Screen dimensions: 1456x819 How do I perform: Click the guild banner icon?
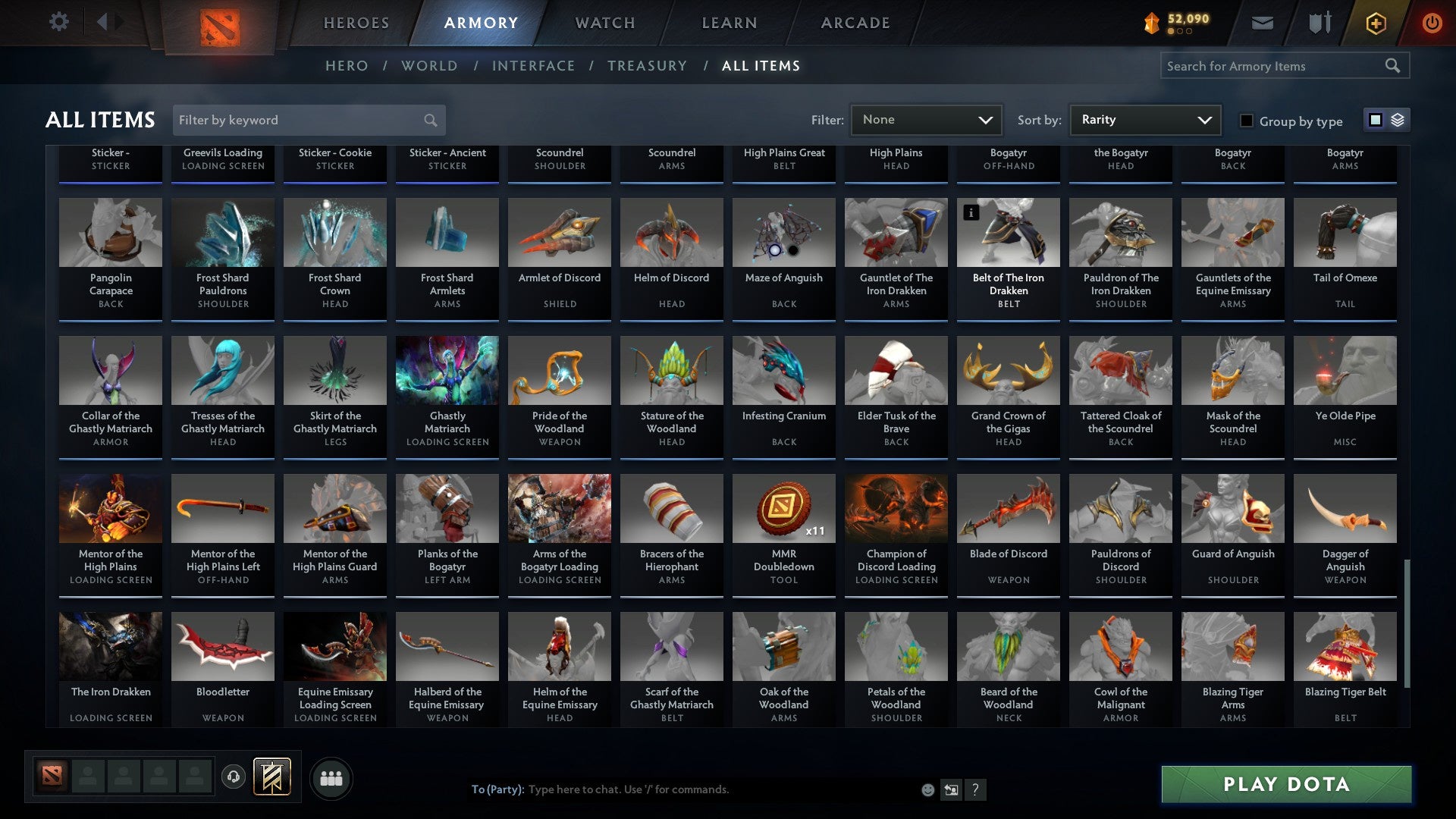coord(273,777)
